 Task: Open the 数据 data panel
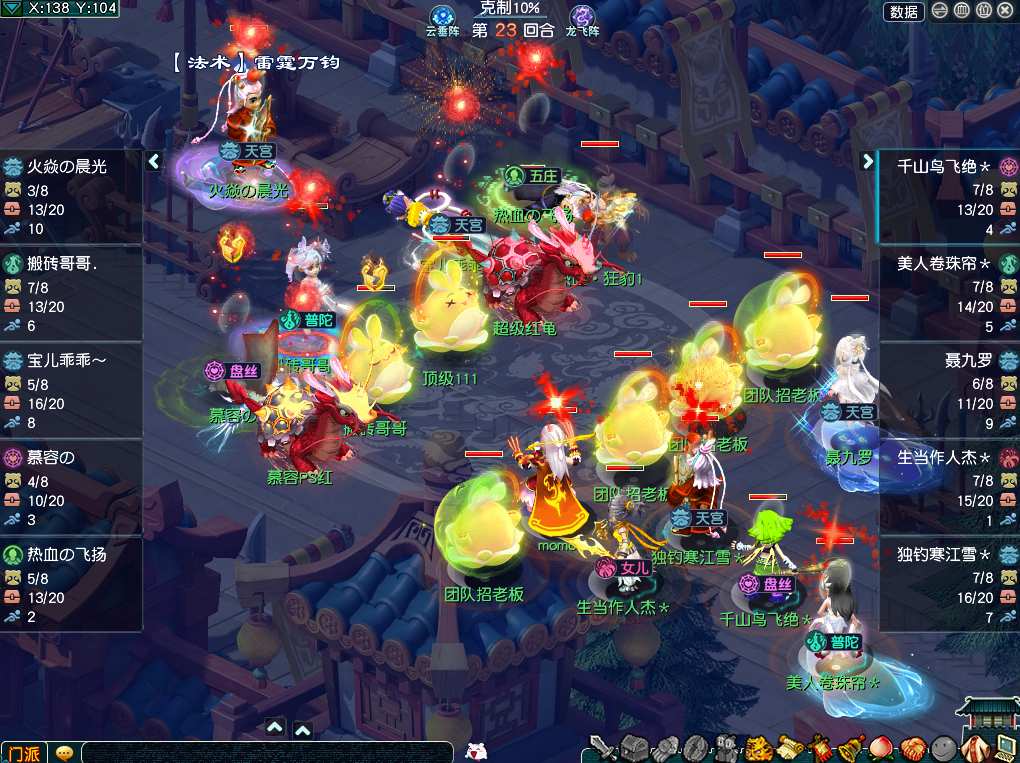click(903, 11)
